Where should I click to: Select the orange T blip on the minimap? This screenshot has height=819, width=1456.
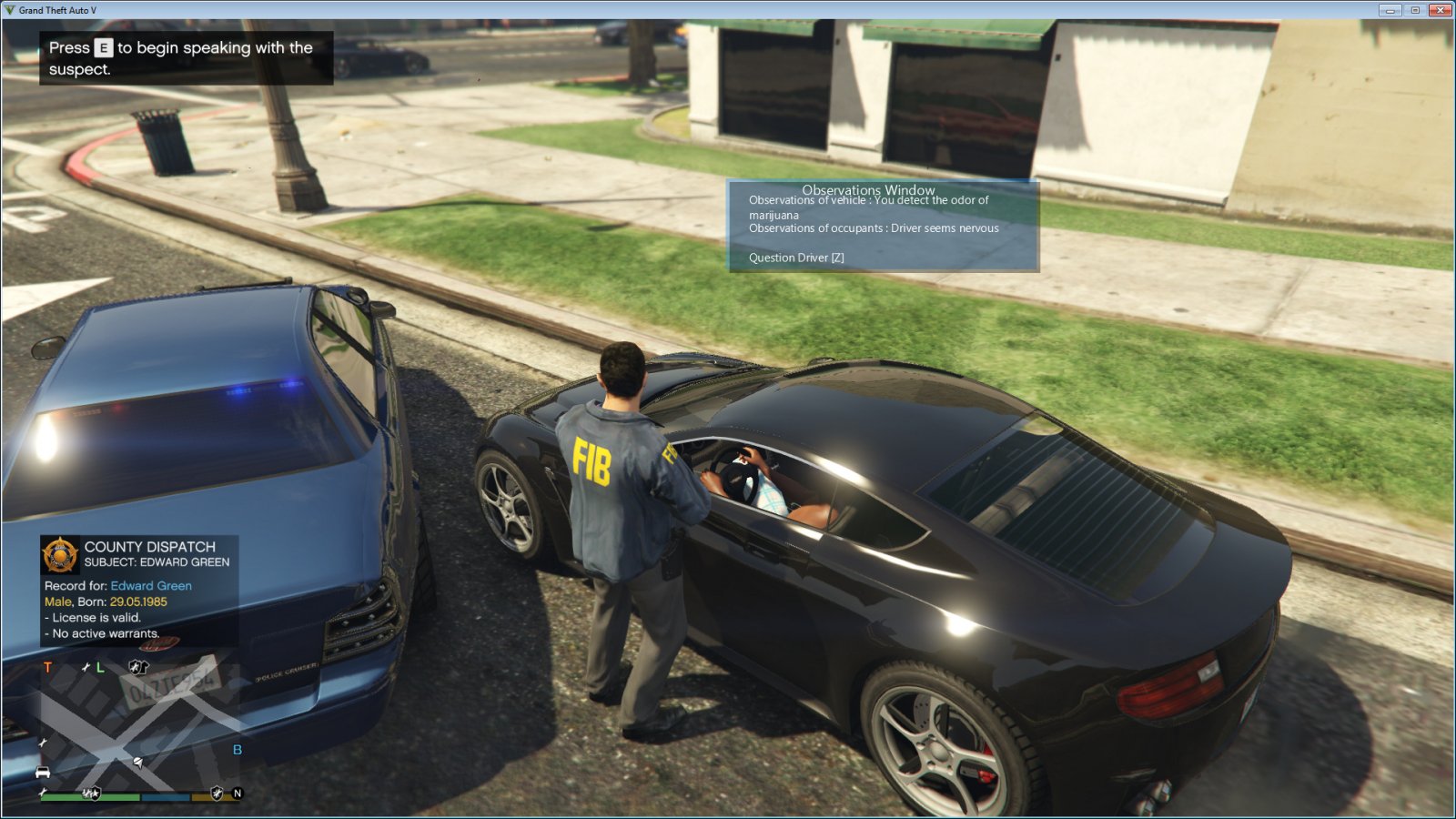coord(46,667)
